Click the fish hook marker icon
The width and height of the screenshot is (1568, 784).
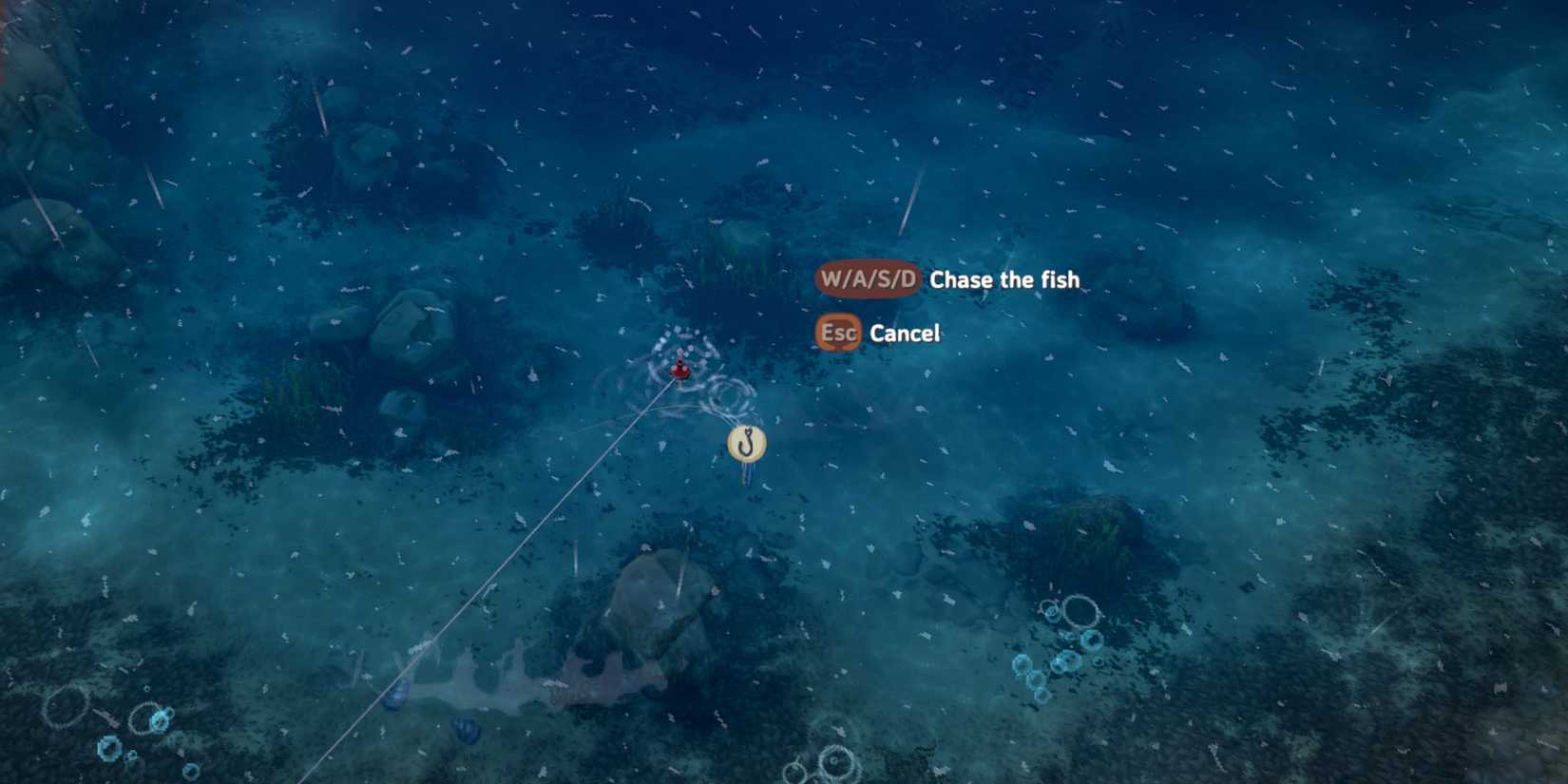click(745, 441)
